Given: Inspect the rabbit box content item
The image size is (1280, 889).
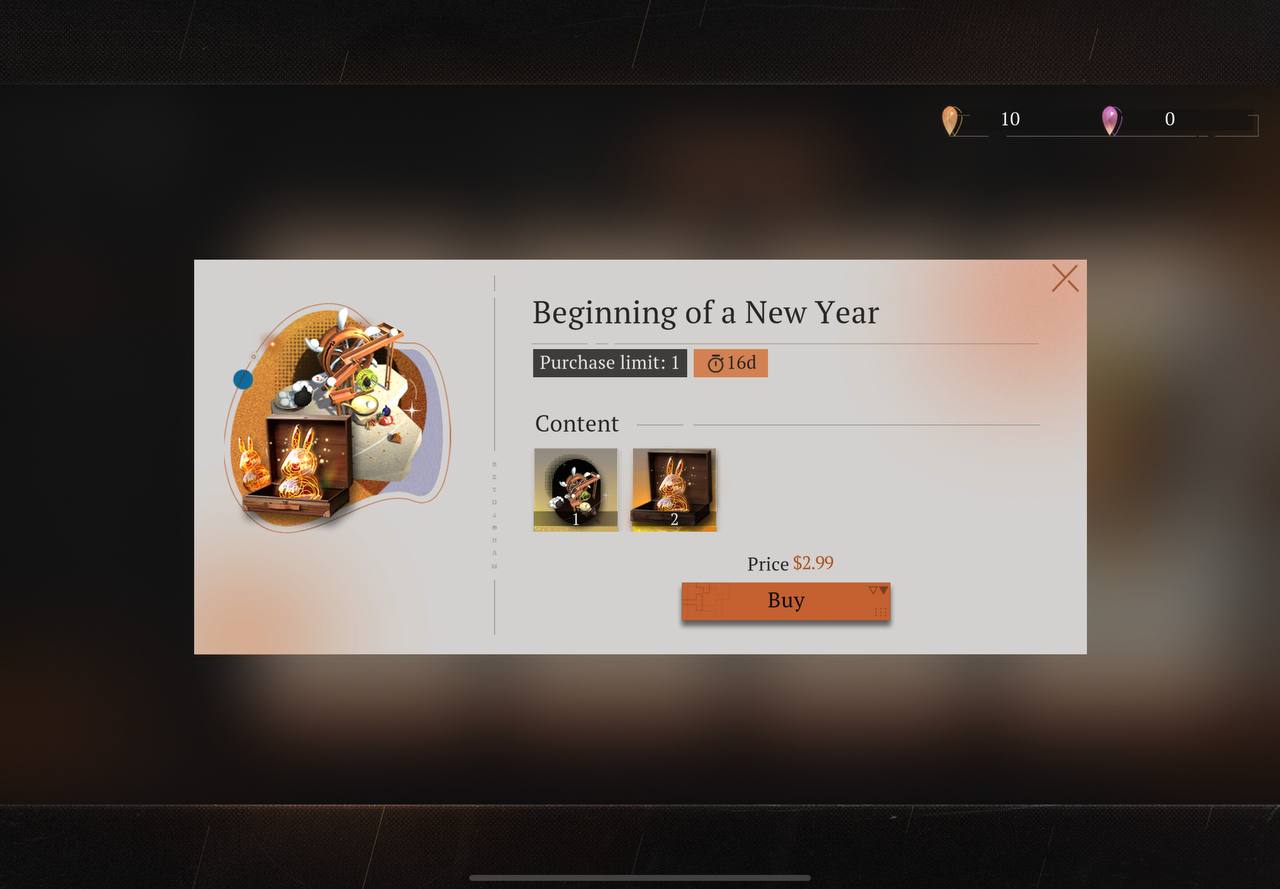Looking at the screenshot, I should [x=674, y=489].
